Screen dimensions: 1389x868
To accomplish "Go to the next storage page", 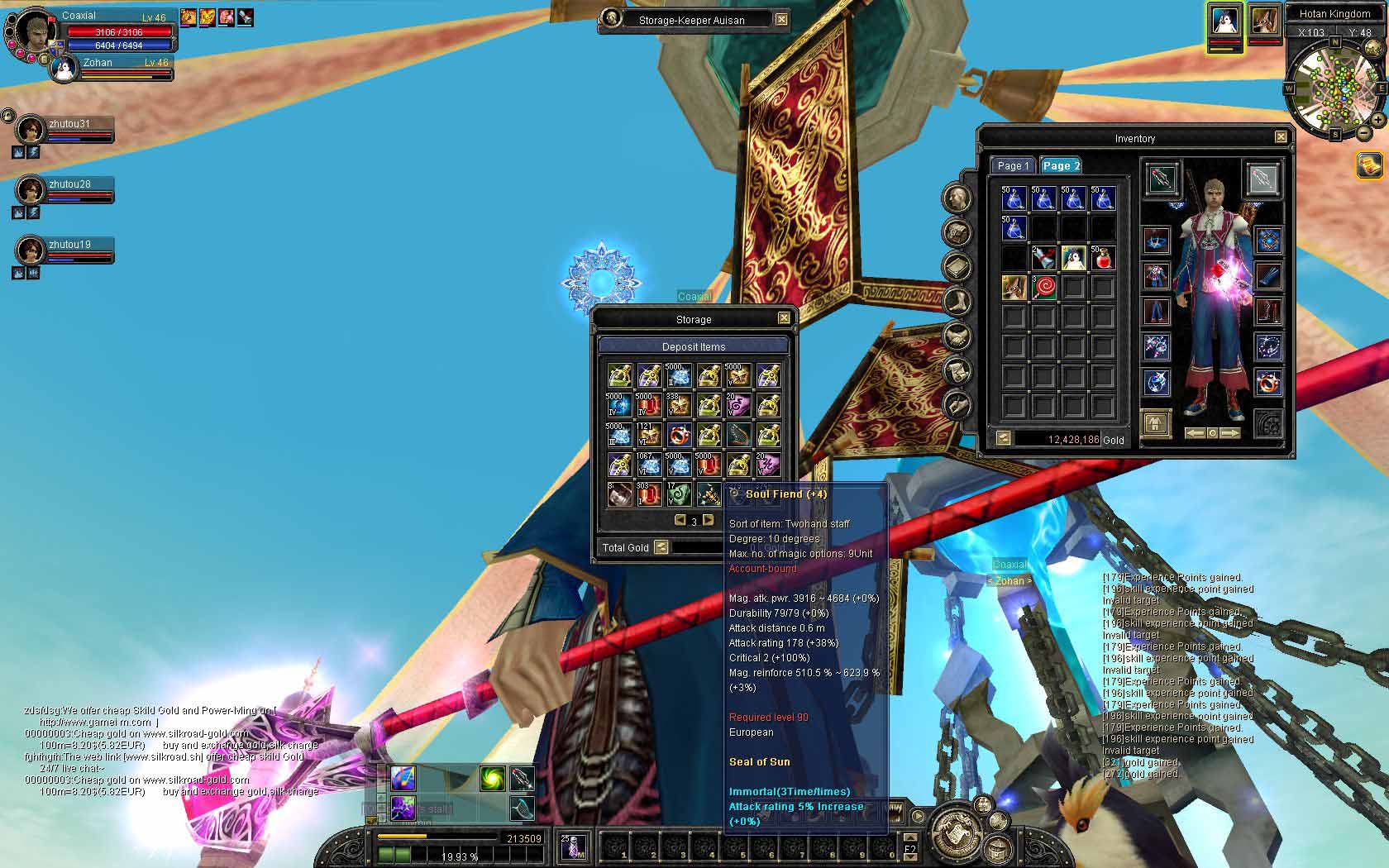I will click(x=709, y=520).
